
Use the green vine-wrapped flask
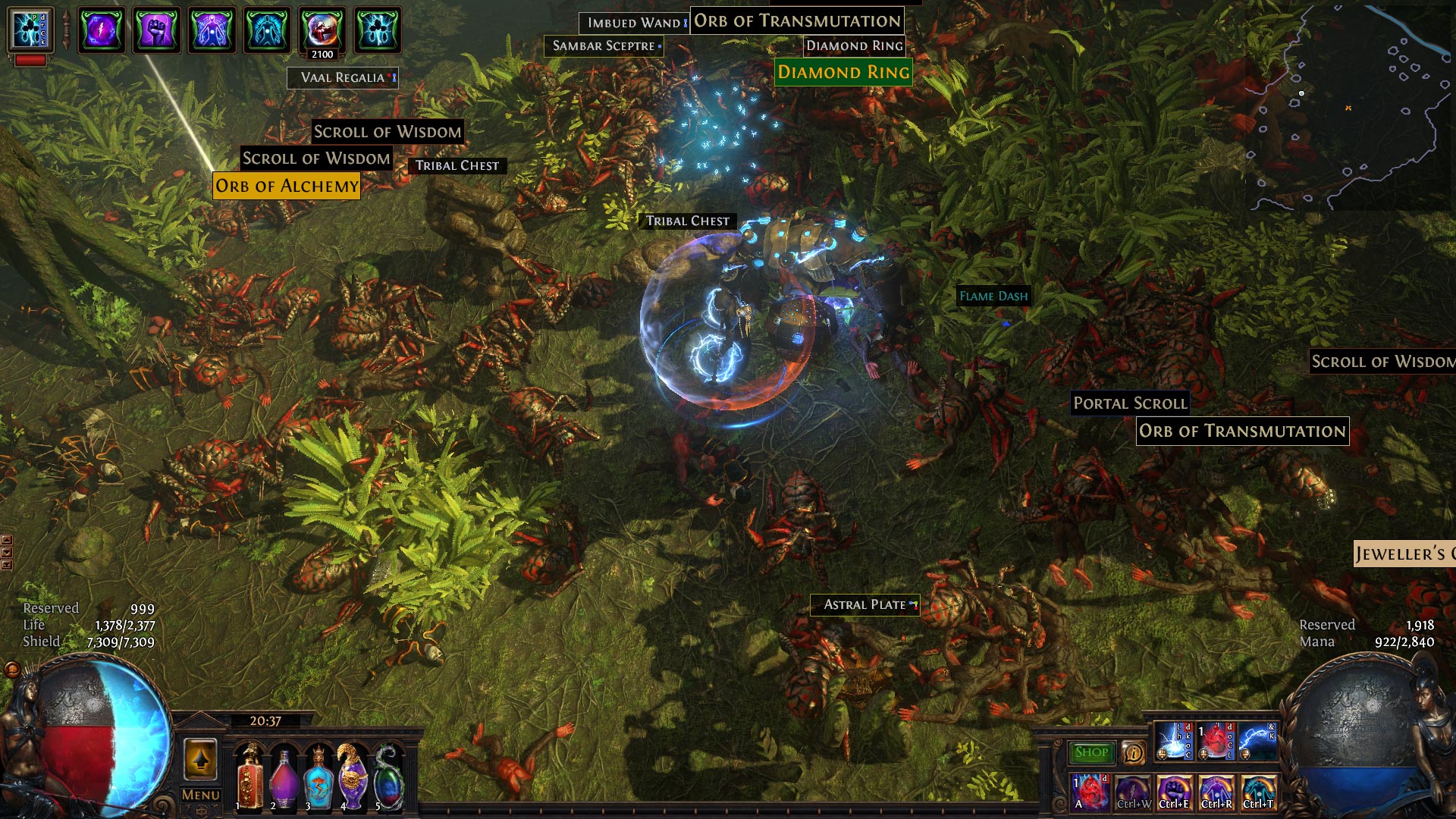388,777
